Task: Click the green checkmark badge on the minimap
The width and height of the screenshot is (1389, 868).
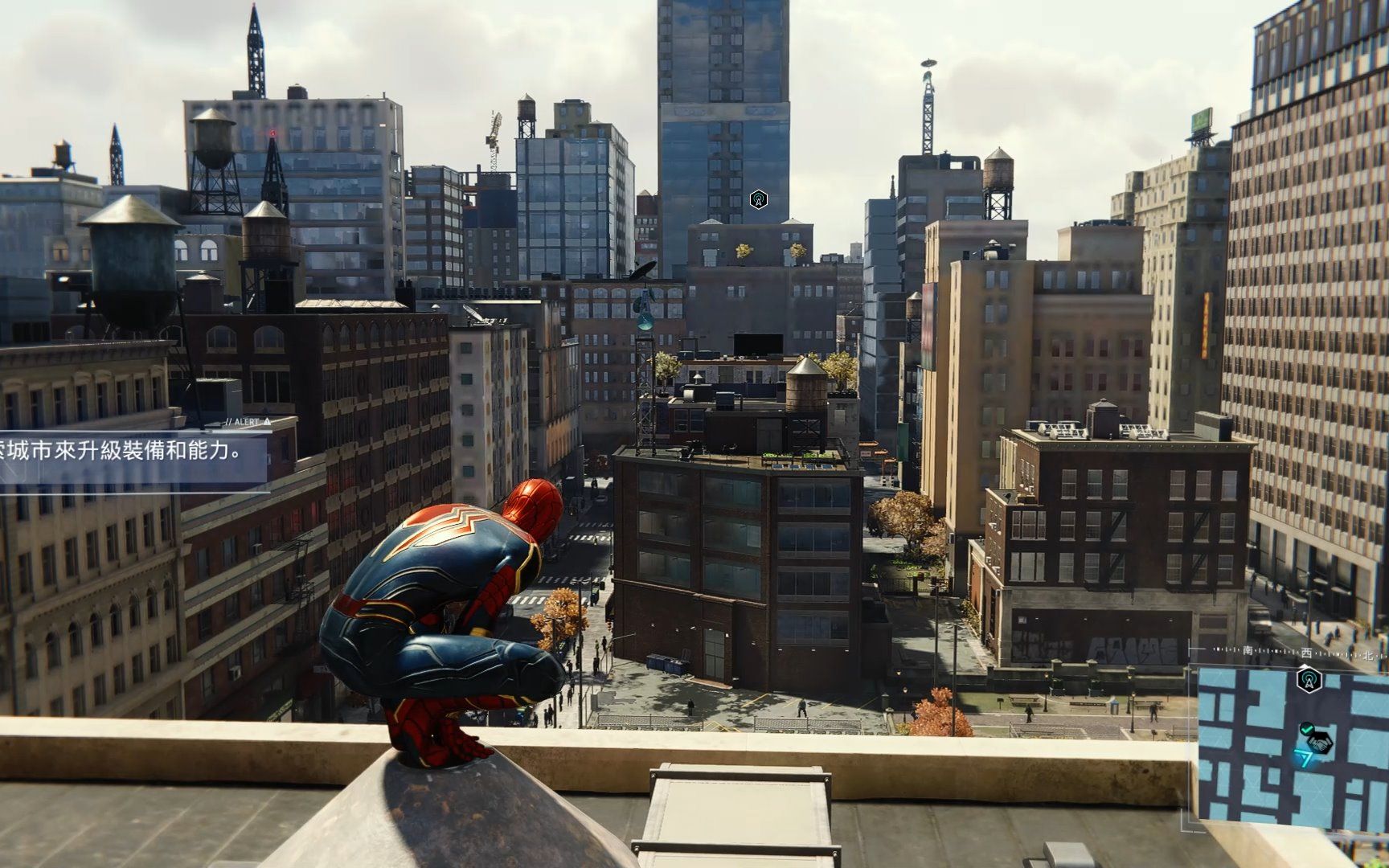Action: coord(1307,730)
